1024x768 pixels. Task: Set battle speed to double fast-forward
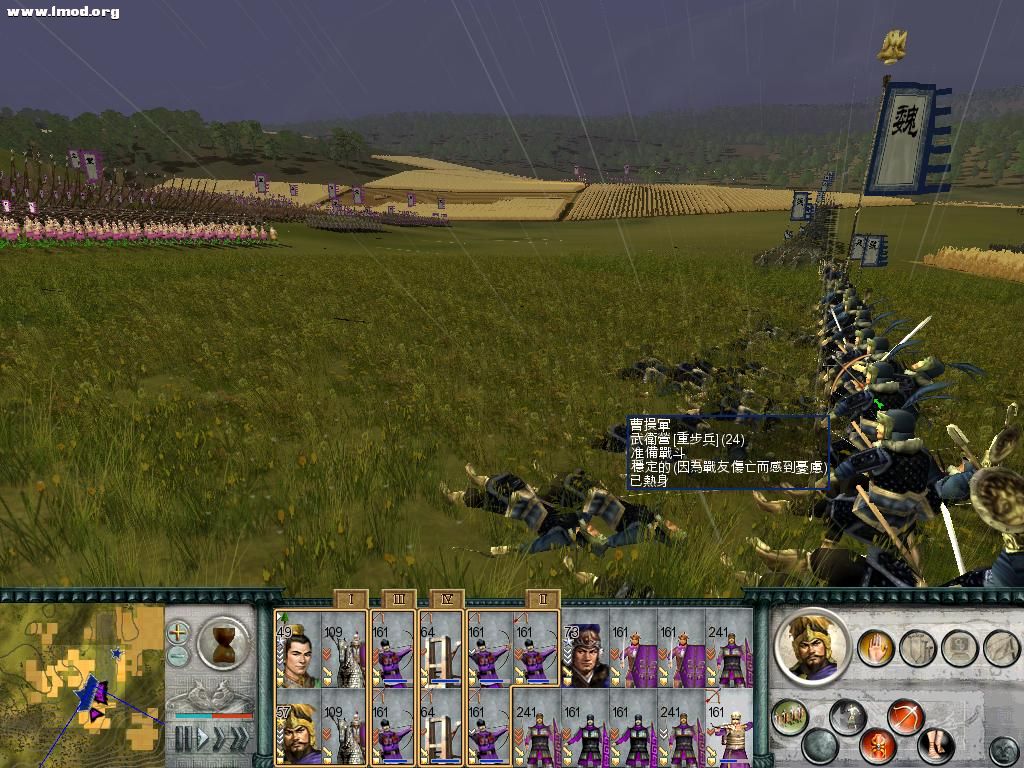pyautogui.click(x=220, y=738)
